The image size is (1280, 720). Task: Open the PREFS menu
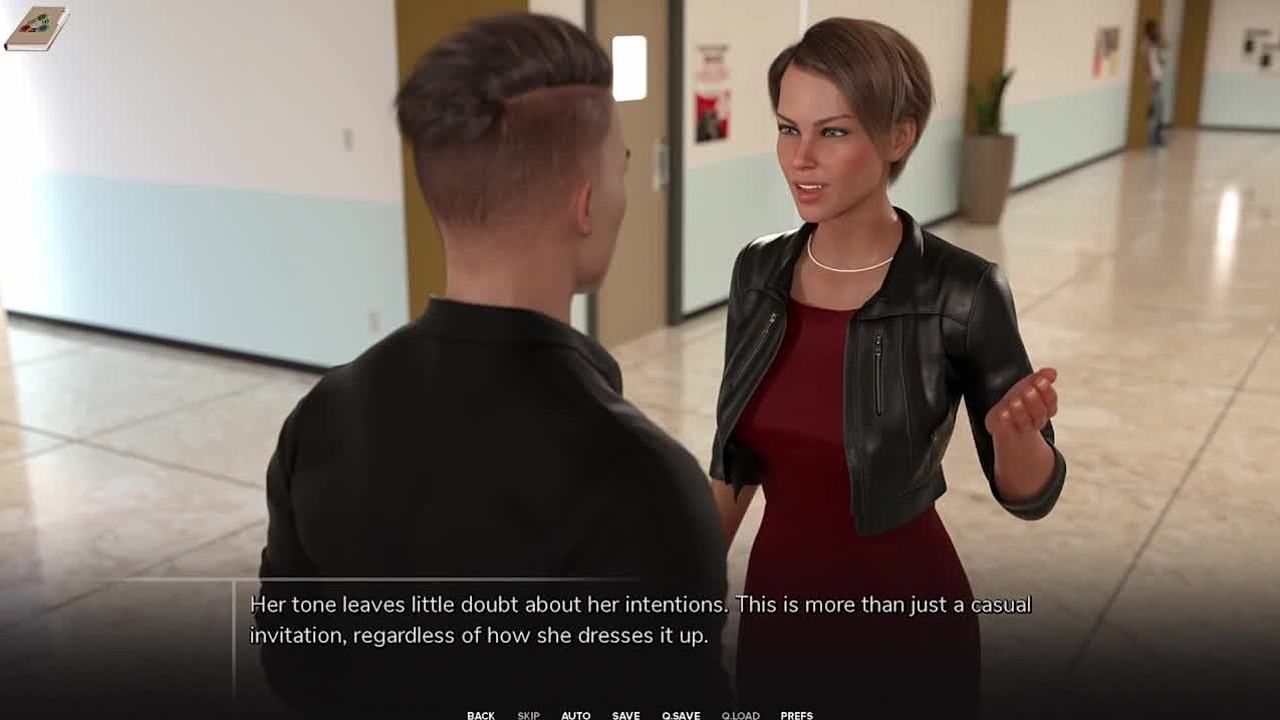click(796, 715)
